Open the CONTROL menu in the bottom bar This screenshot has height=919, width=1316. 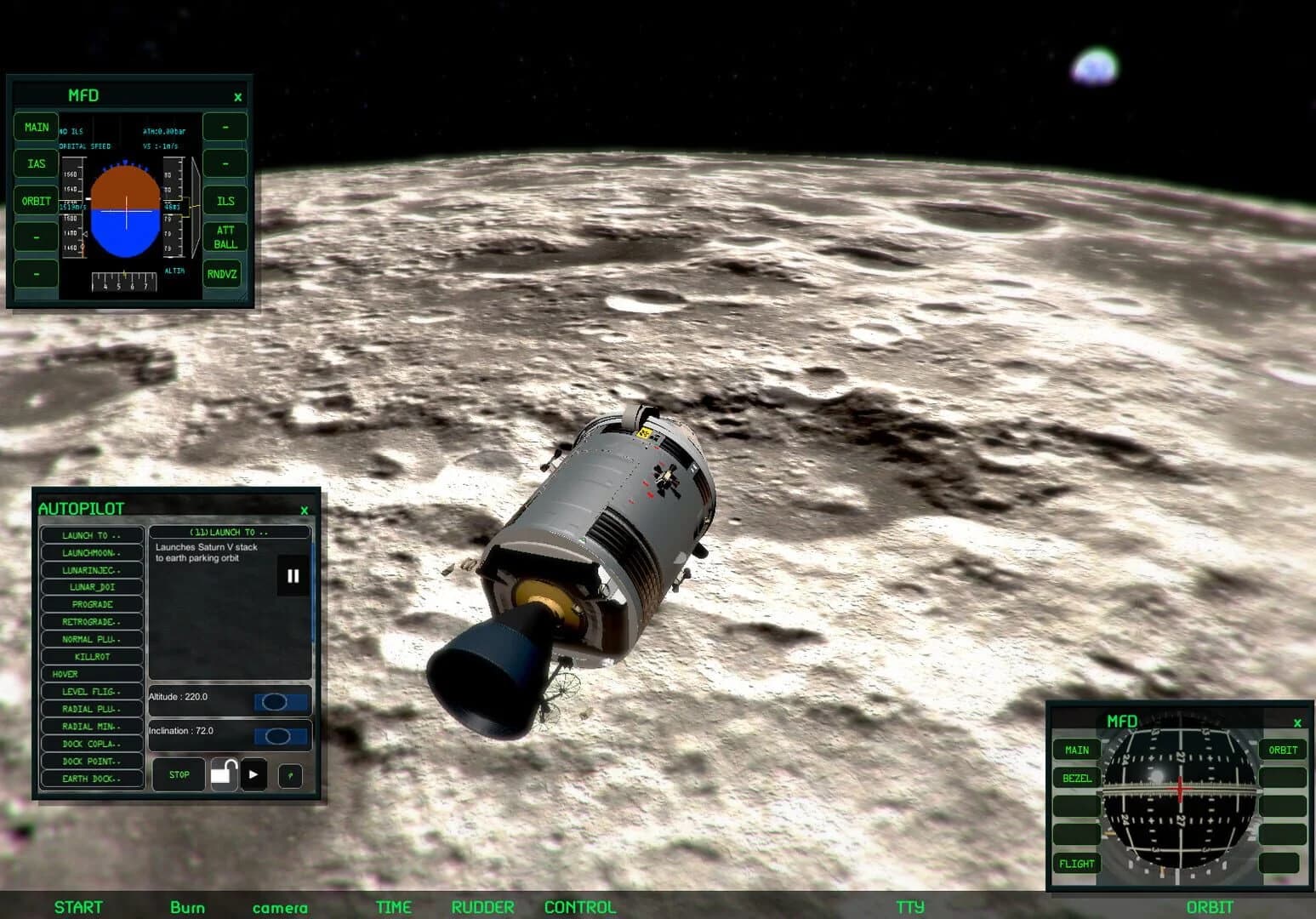pyautogui.click(x=578, y=907)
